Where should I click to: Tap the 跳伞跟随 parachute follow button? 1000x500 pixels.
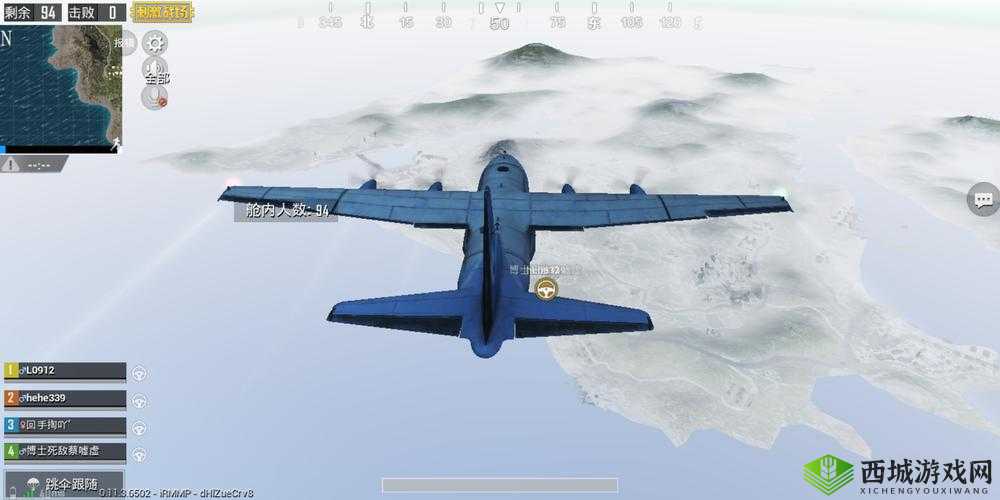(65, 485)
